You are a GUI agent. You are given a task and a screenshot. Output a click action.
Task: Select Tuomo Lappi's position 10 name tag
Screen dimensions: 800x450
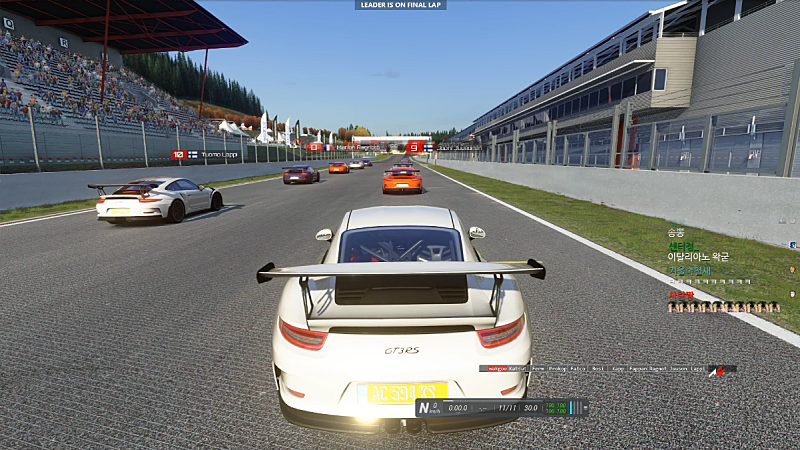click(x=208, y=155)
